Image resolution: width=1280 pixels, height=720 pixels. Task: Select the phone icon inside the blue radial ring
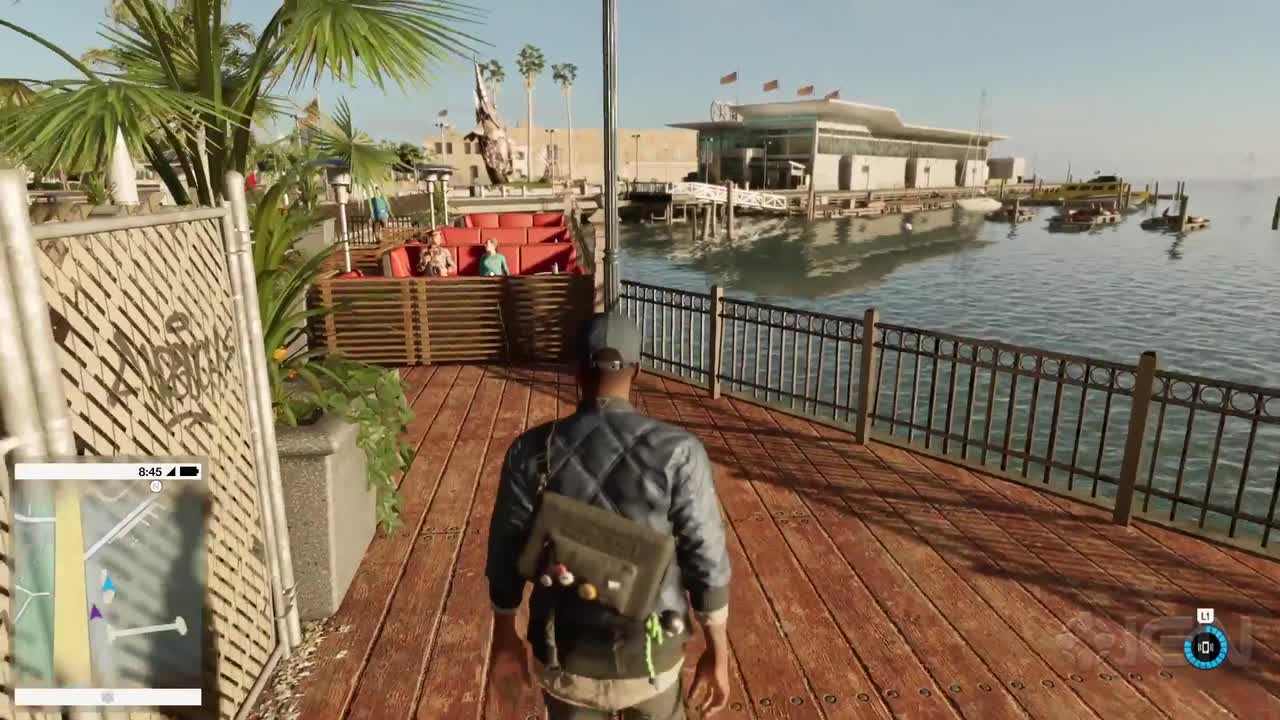(1206, 647)
